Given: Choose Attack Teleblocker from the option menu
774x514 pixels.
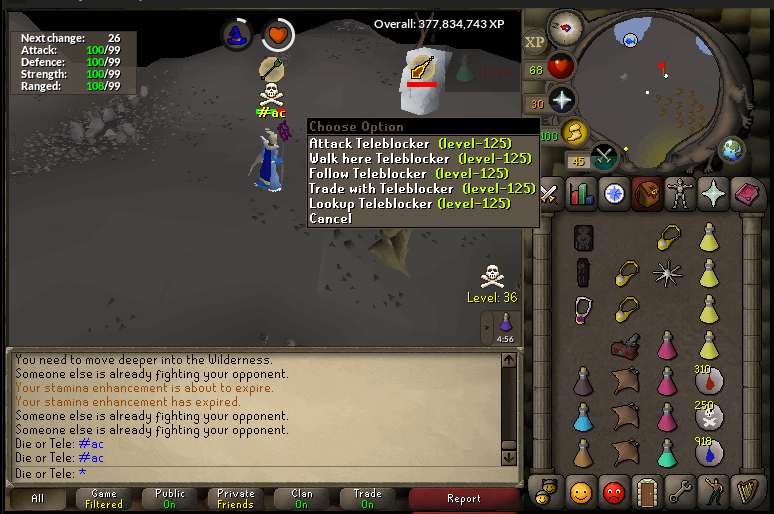Looking at the screenshot, I should (410, 144).
